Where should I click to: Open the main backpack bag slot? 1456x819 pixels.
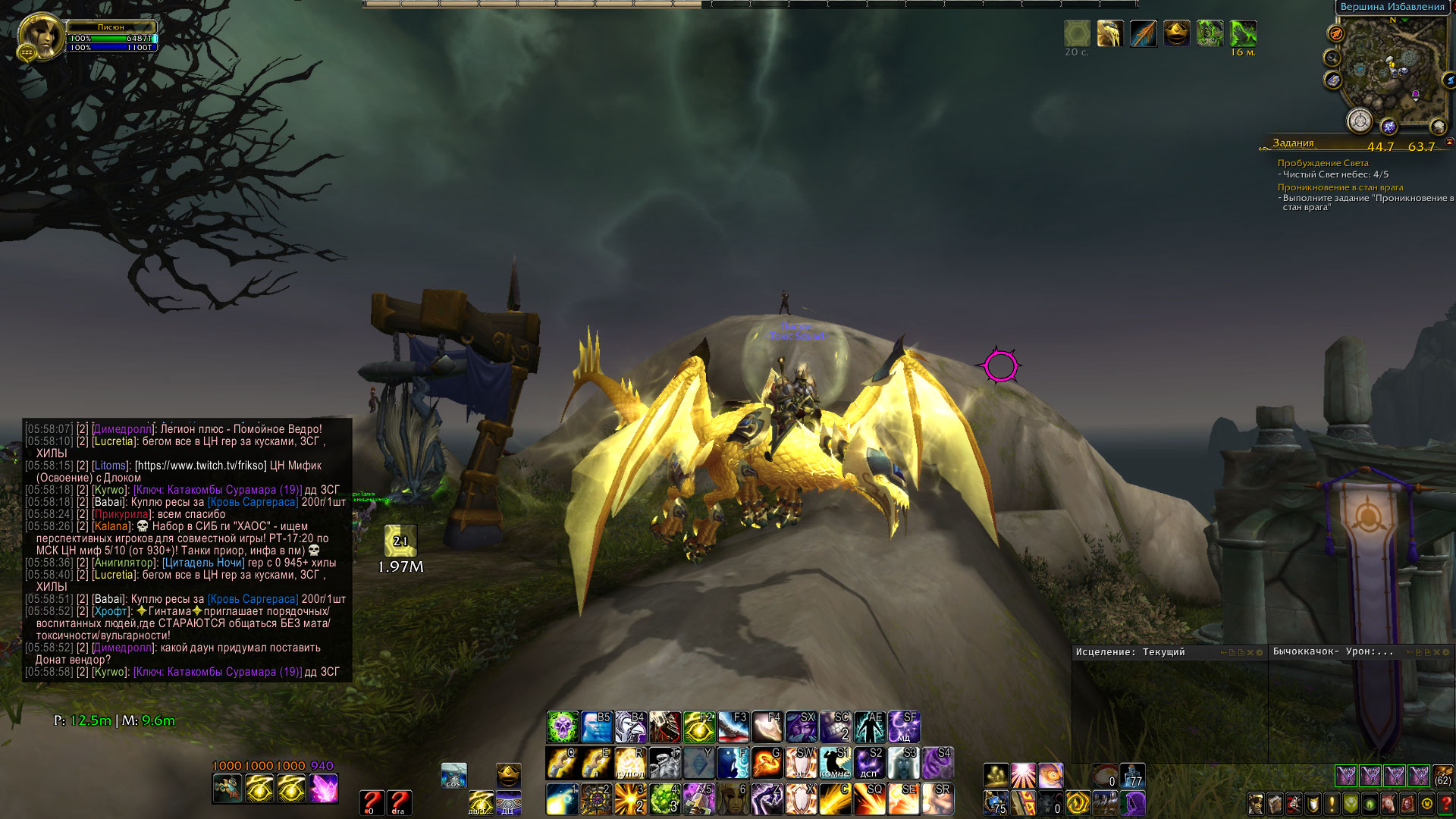[1442, 776]
